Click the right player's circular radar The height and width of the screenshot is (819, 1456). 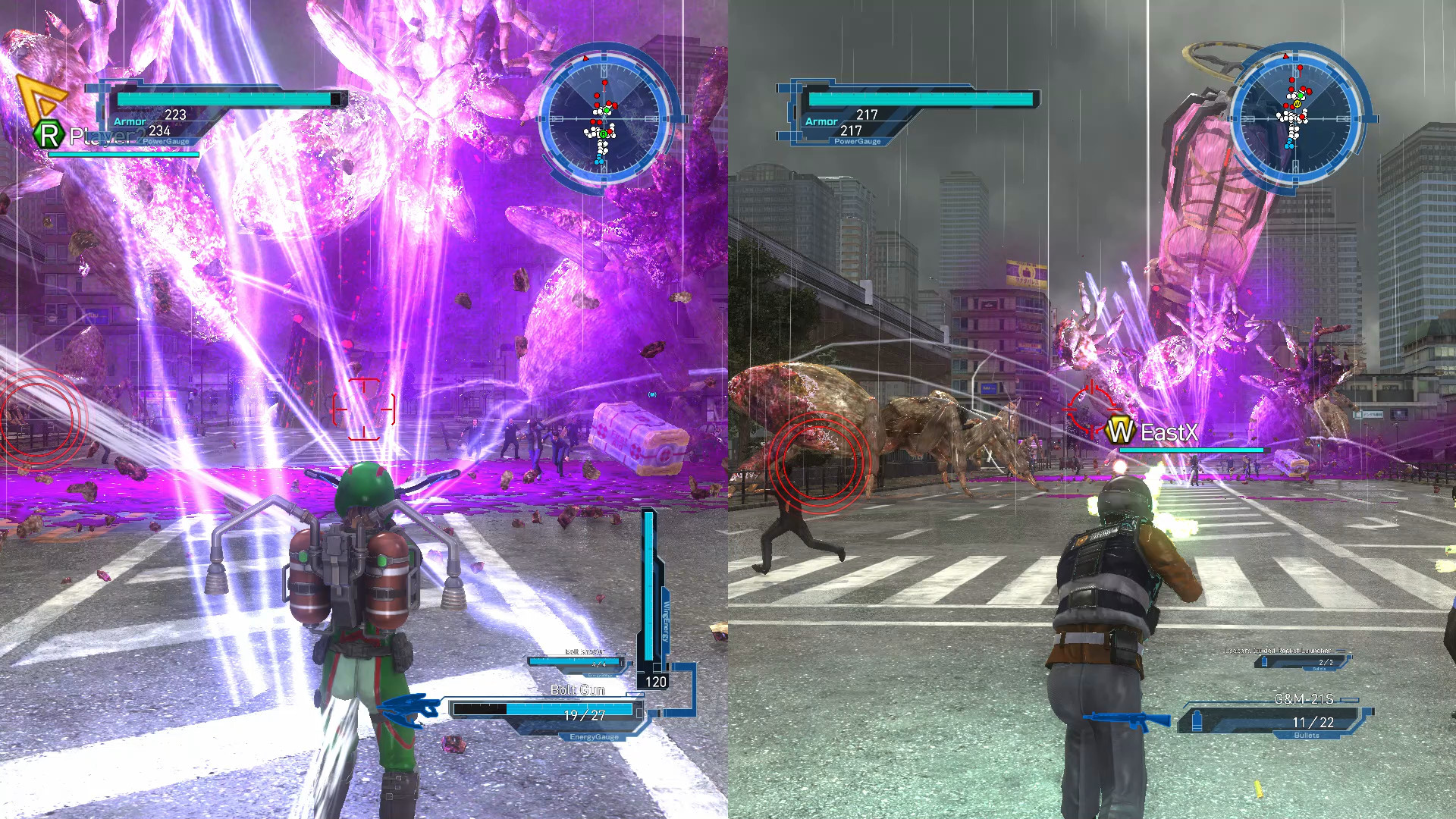pos(1294,119)
